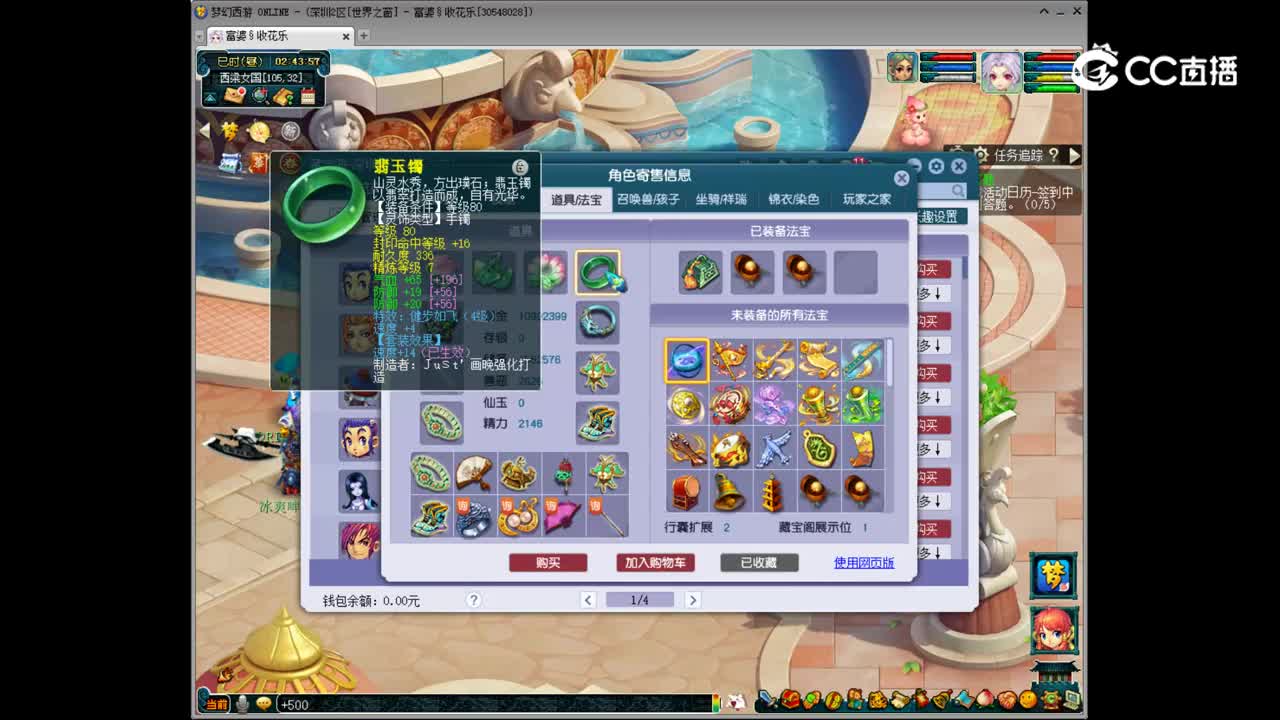Collapse the 任务追踪 panel with its arrow
Viewport: 1280px width, 720px height.
click(x=1072, y=156)
